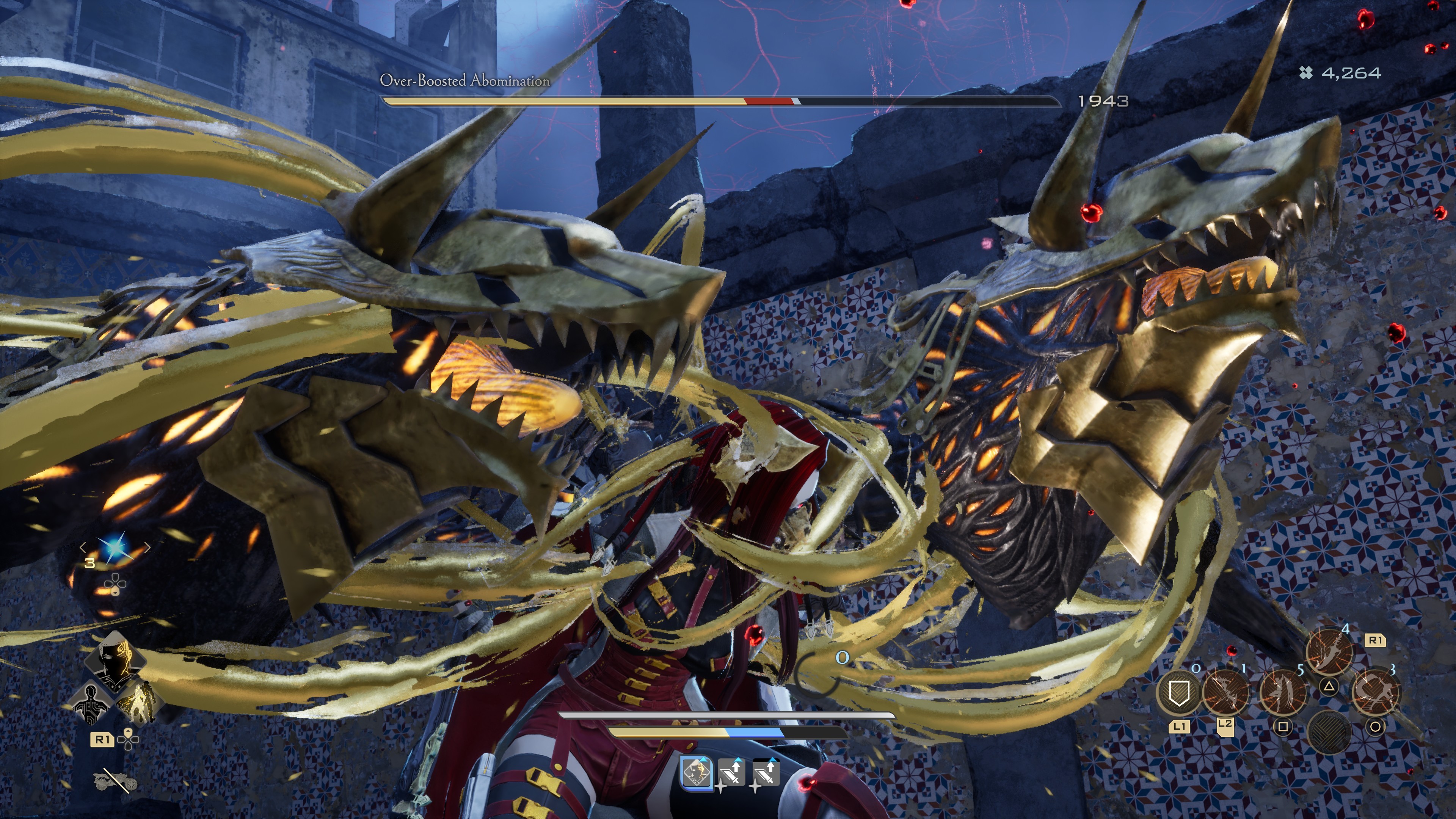Activate the leaping figure skill costing 5

1283,693
